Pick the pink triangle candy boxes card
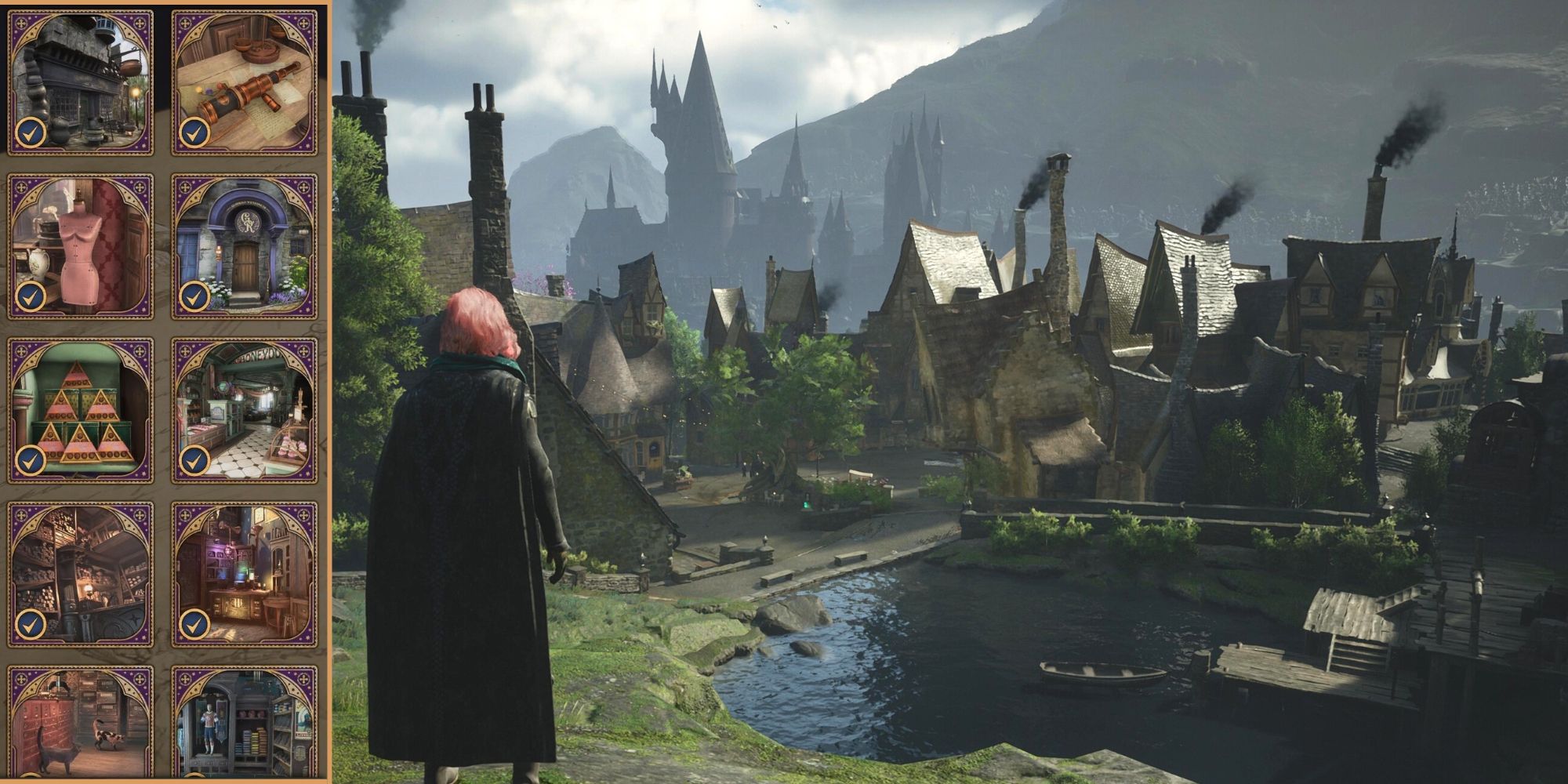This screenshot has width=1568, height=784. pos(80,411)
